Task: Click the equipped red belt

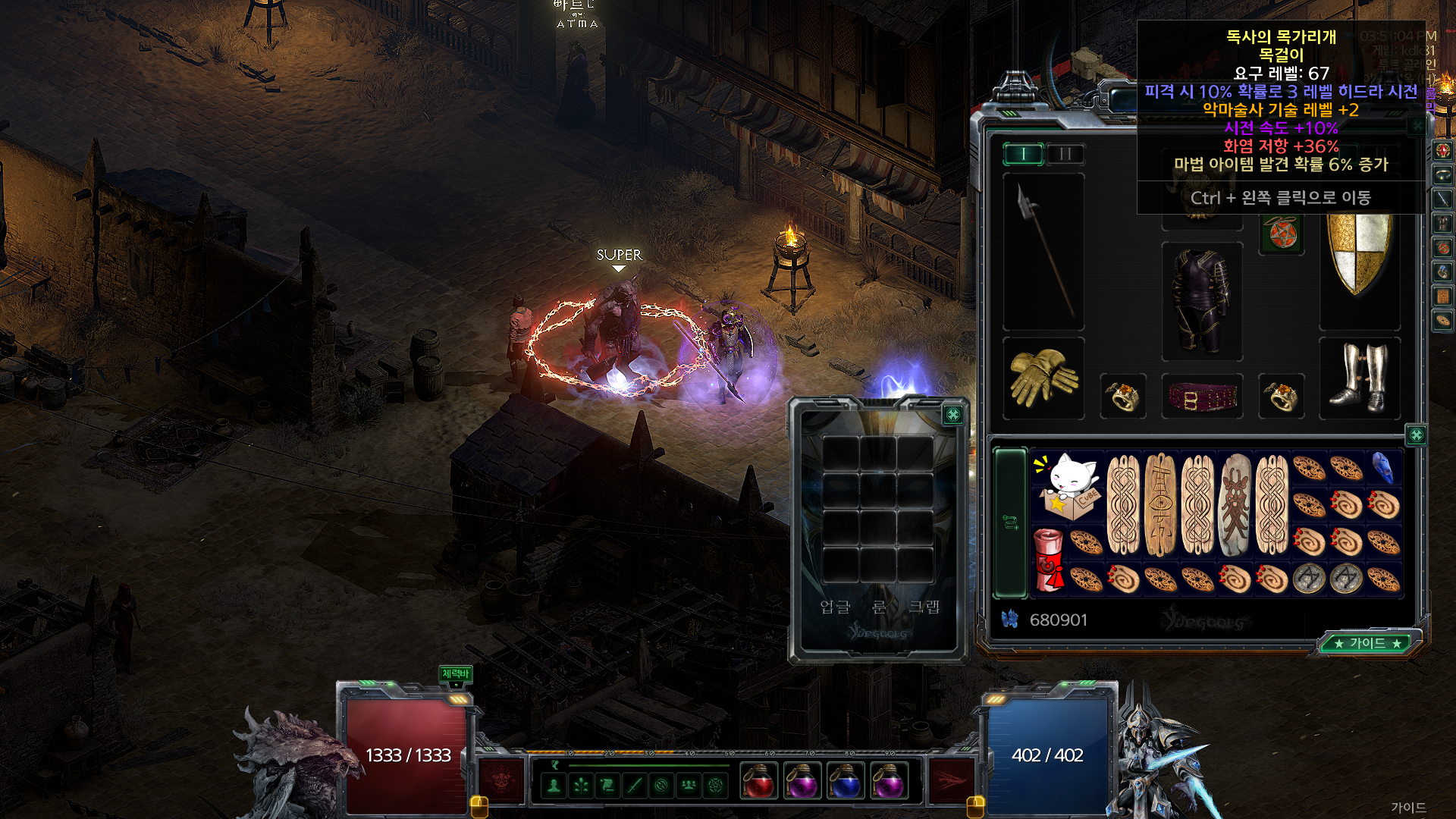Action: pyautogui.click(x=1202, y=396)
